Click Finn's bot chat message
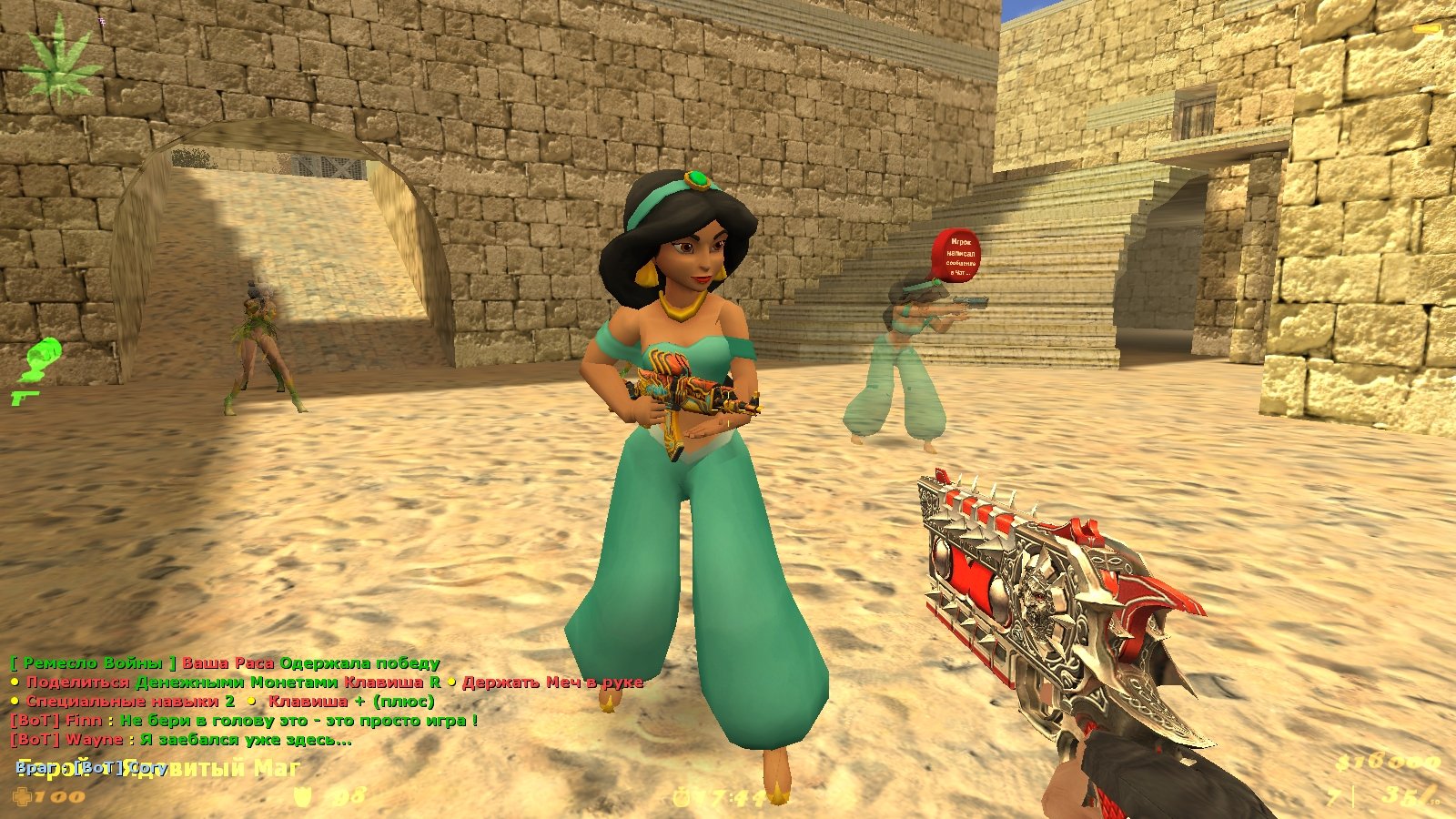This screenshot has width=1456, height=819. pyautogui.click(x=243, y=721)
